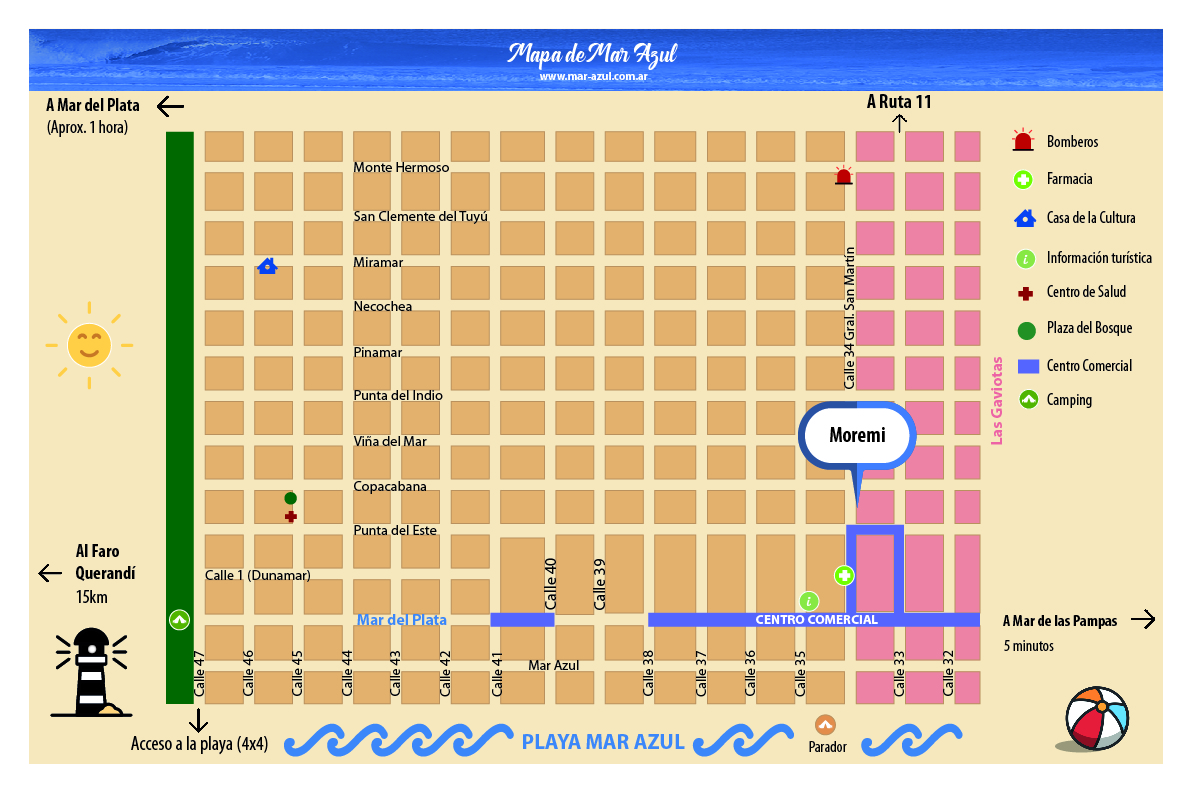1192x793 pixels.
Task: Click Plaza del Bosque in the legend
Action: click(x=1089, y=328)
